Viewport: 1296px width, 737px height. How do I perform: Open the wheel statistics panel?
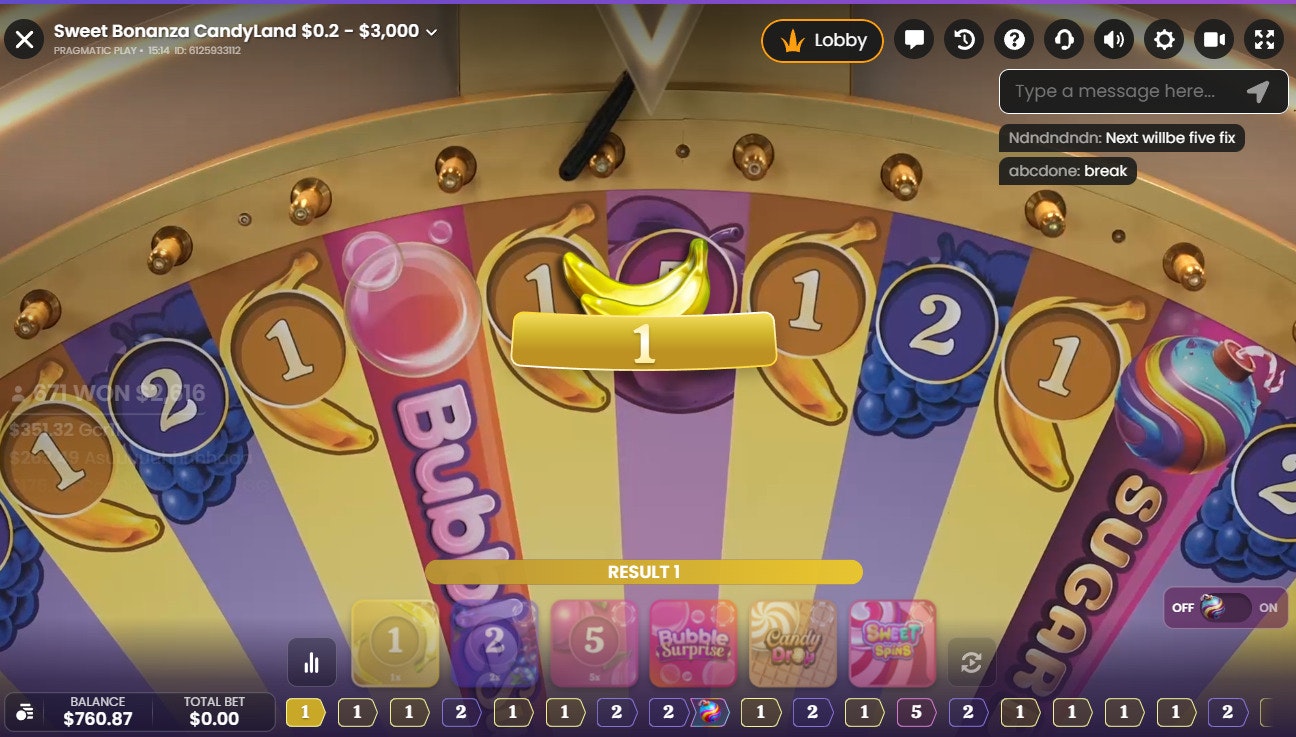pos(313,662)
